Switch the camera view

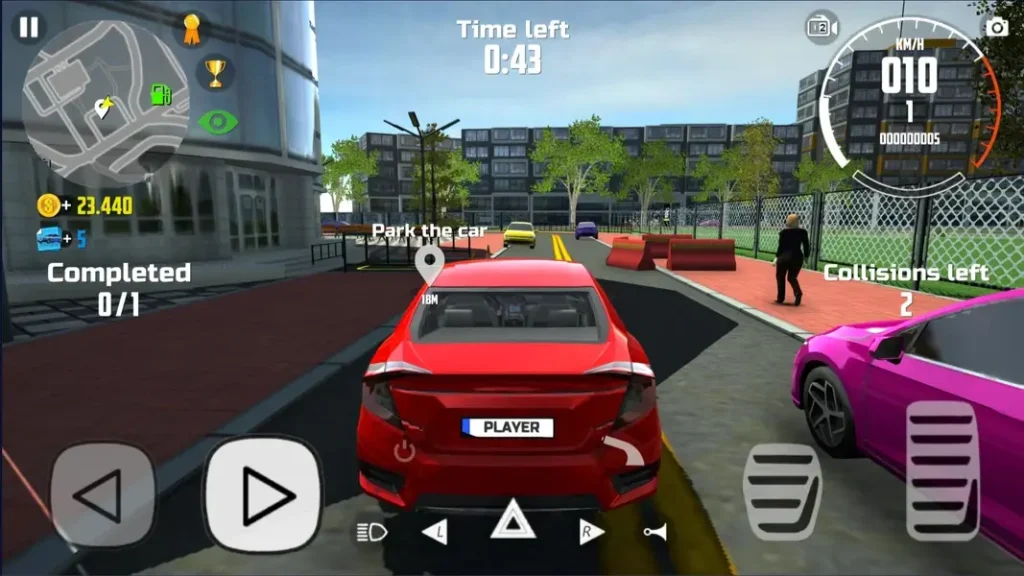click(822, 27)
